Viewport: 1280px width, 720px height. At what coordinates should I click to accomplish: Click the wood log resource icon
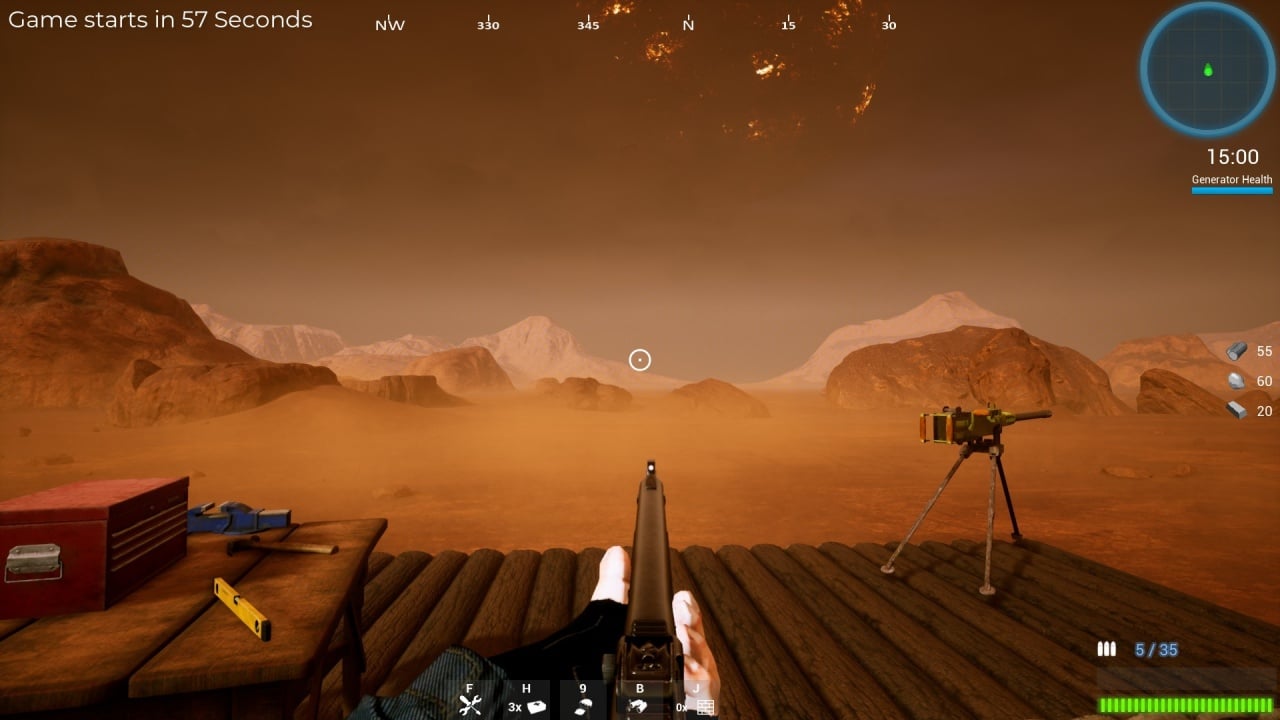(x=1237, y=351)
